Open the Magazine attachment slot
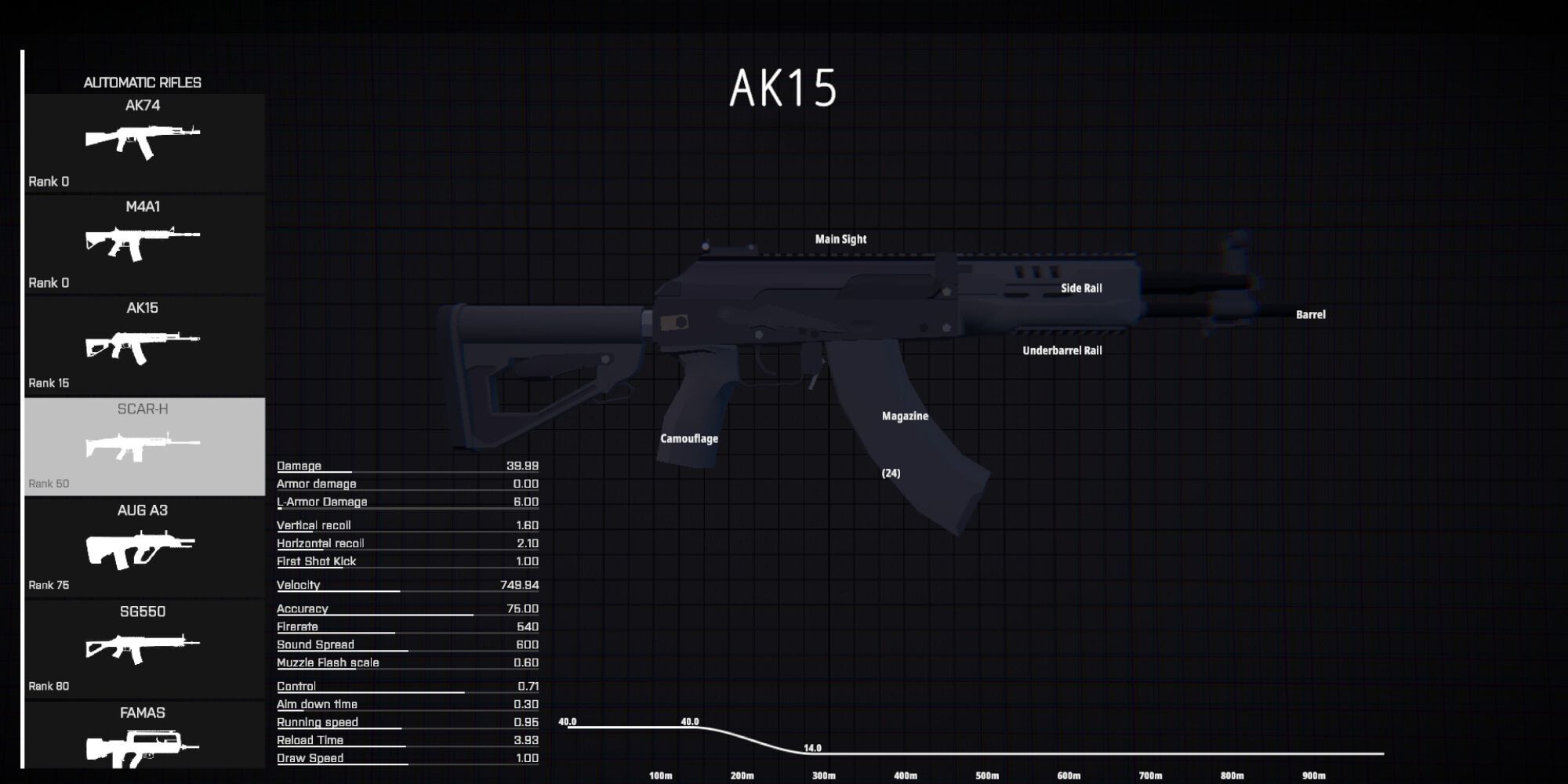The height and width of the screenshot is (784, 1568). click(x=906, y=416)
